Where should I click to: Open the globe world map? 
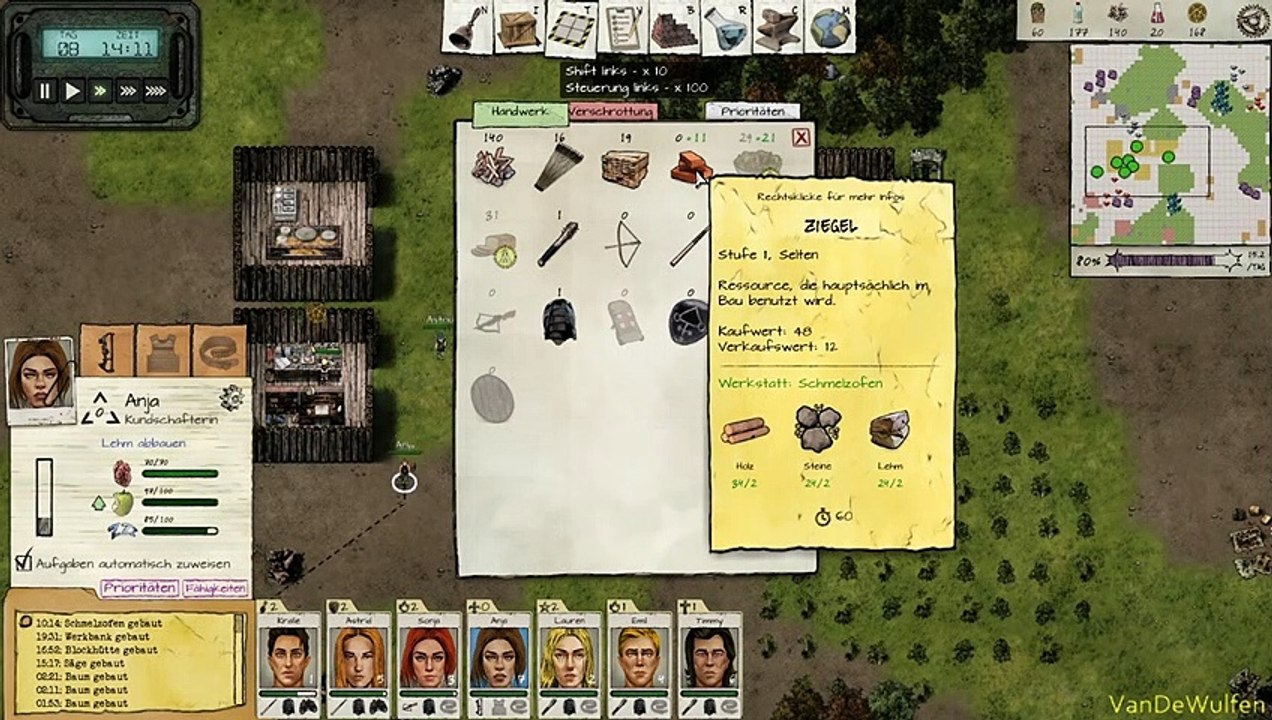pos(829,28)
